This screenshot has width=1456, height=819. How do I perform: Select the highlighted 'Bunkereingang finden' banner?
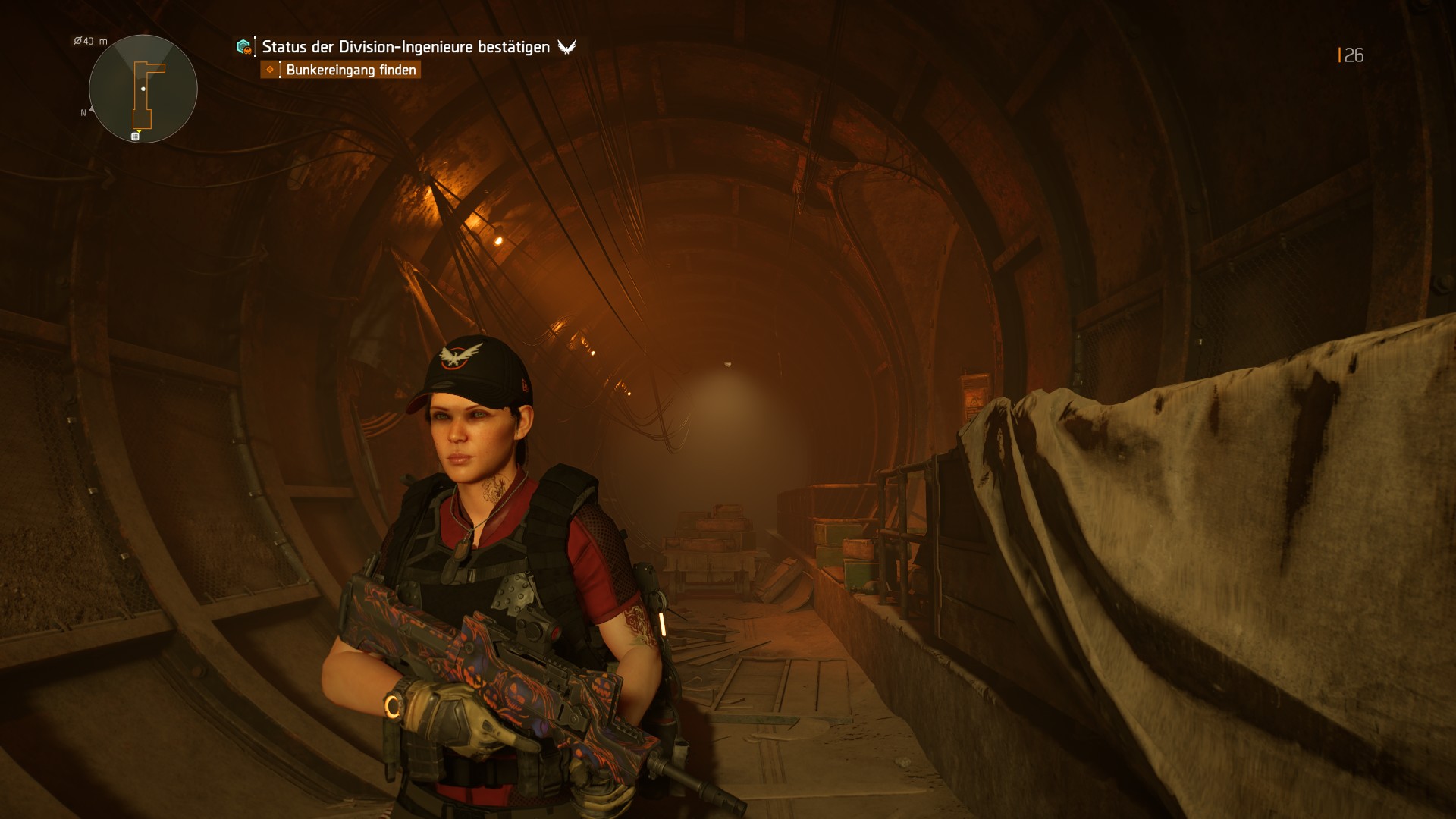pos(341,70)
